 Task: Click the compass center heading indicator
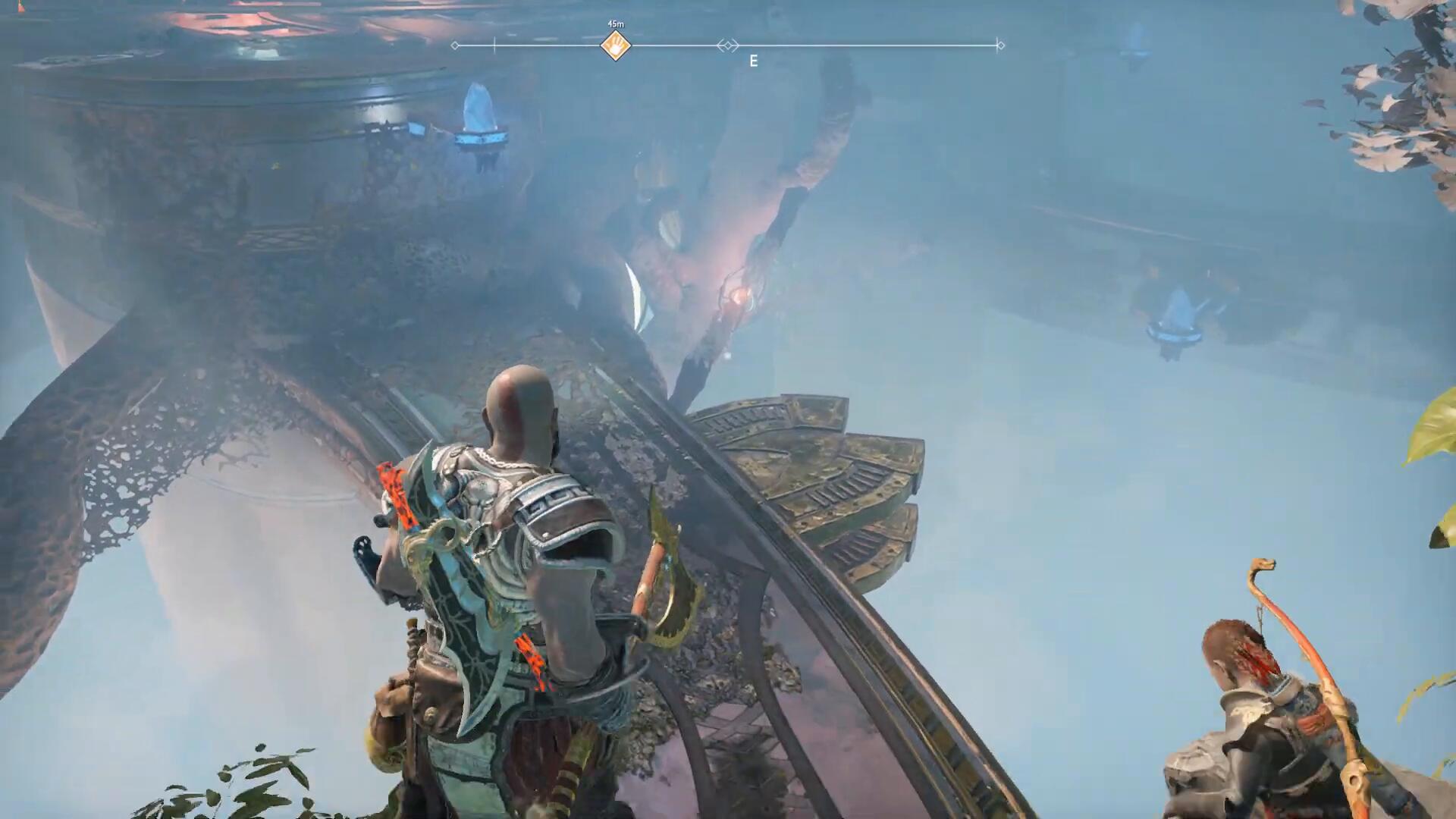tap(728, 45)
